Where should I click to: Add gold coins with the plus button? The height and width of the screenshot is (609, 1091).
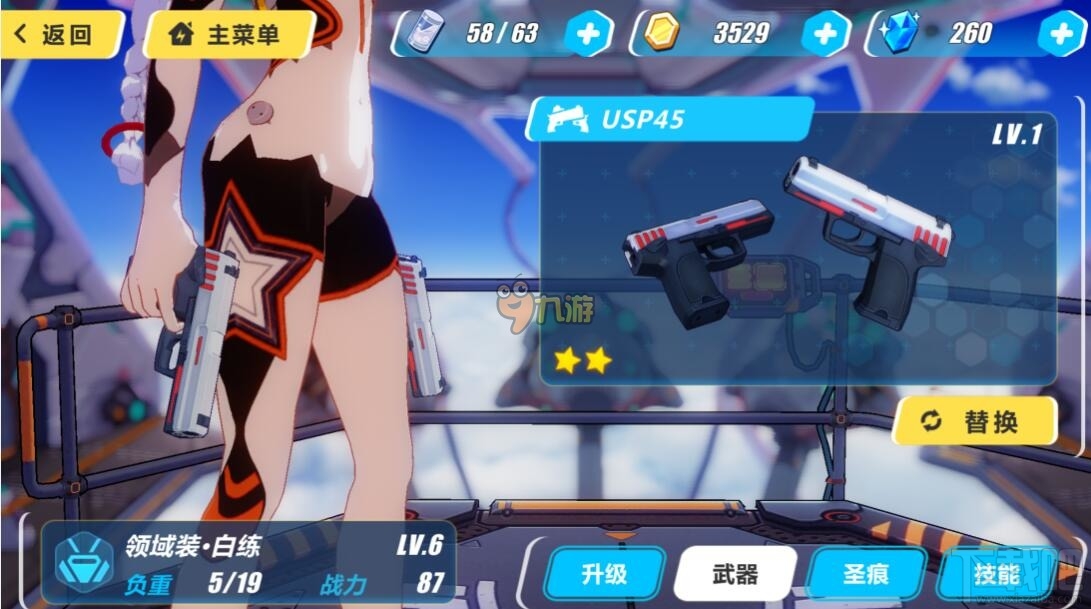point(824,35)
